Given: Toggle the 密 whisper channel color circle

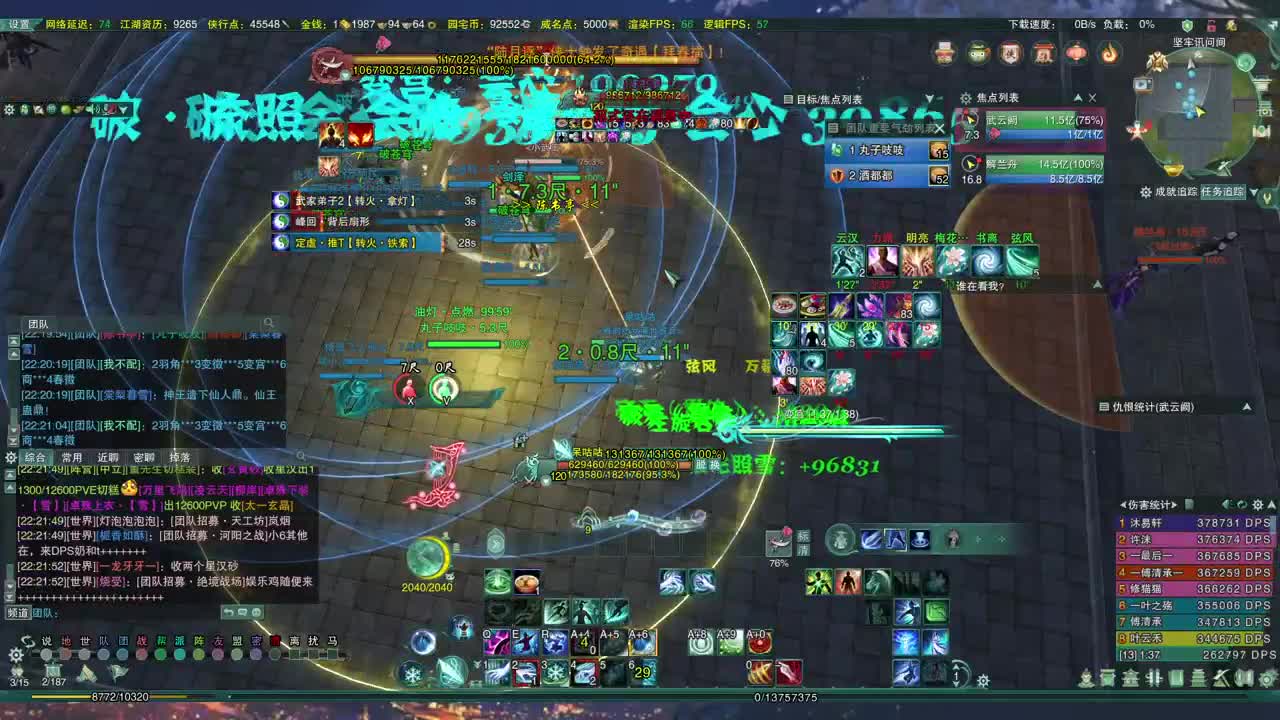Looking at the screenshot, I should [255, 652].
